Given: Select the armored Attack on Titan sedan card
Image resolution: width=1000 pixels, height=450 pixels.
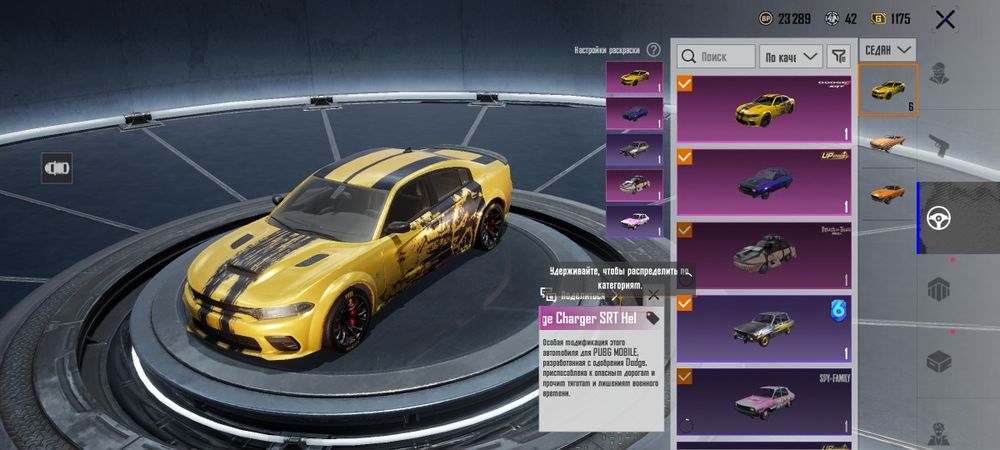Looking at the screenshot, I should click(x=764, y=255).
